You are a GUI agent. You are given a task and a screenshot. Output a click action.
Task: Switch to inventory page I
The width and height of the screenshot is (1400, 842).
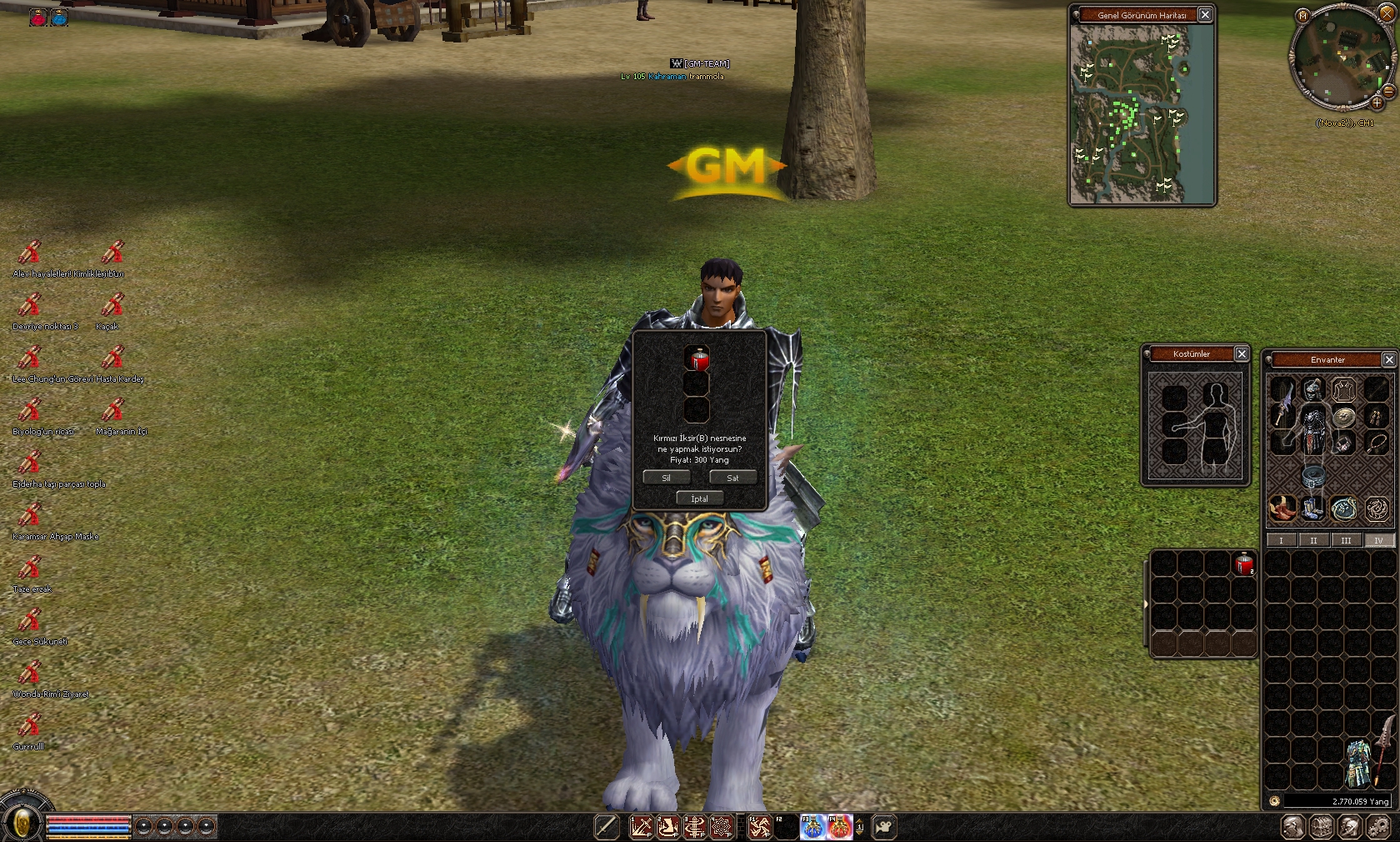click(1281, 540)
